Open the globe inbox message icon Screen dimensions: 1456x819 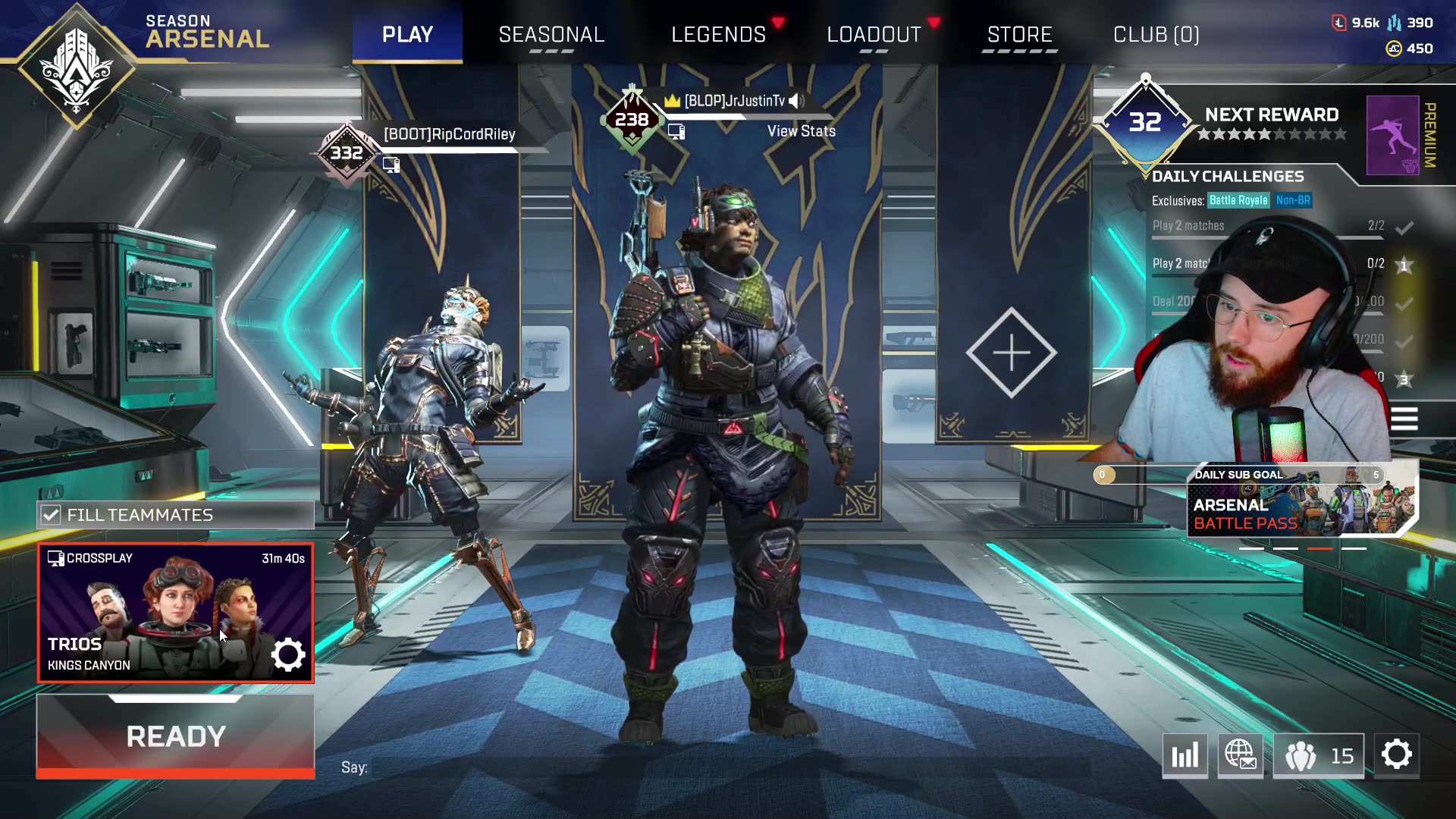pos(1241,755)
